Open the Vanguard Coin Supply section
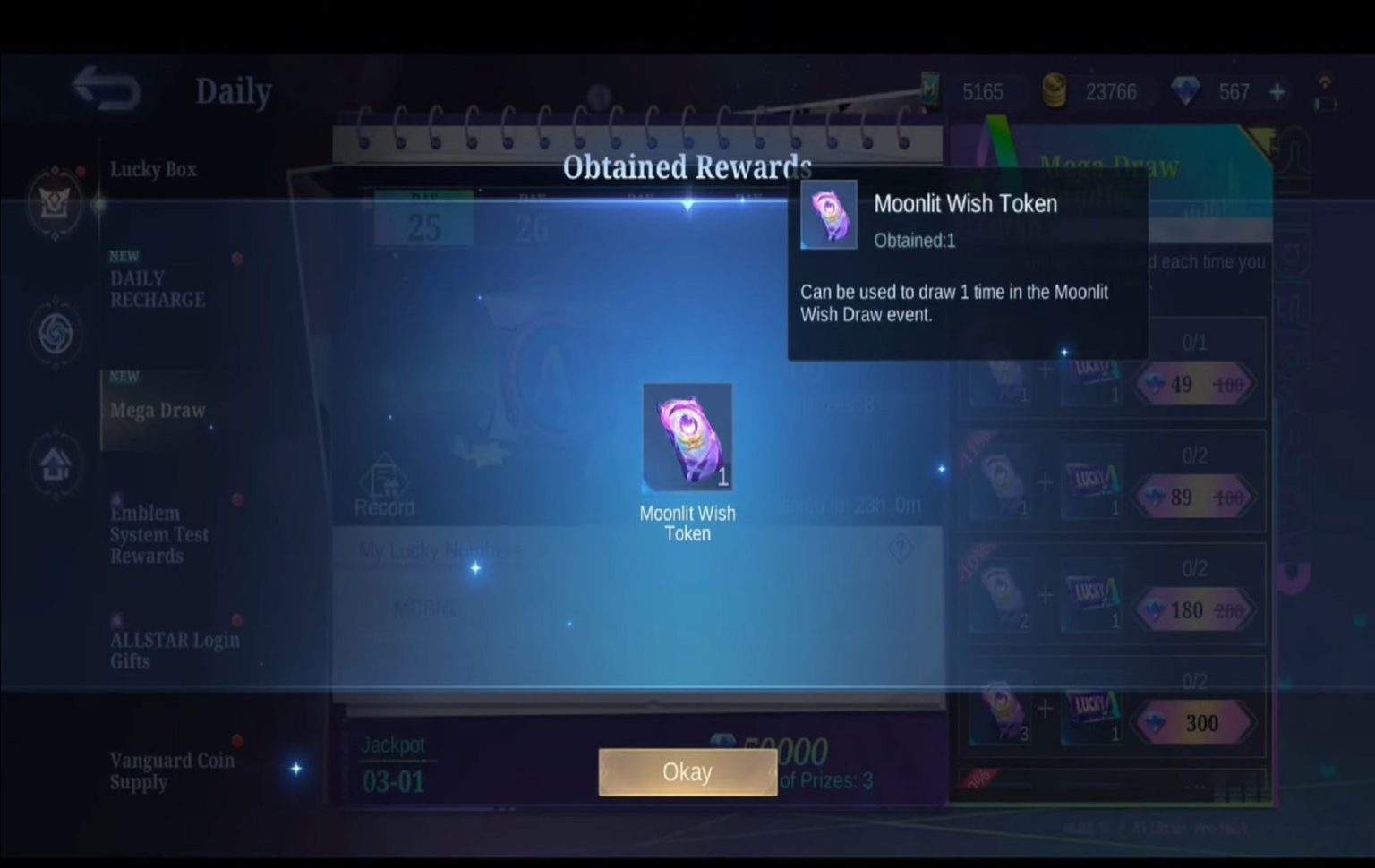 tap(172, 770)
